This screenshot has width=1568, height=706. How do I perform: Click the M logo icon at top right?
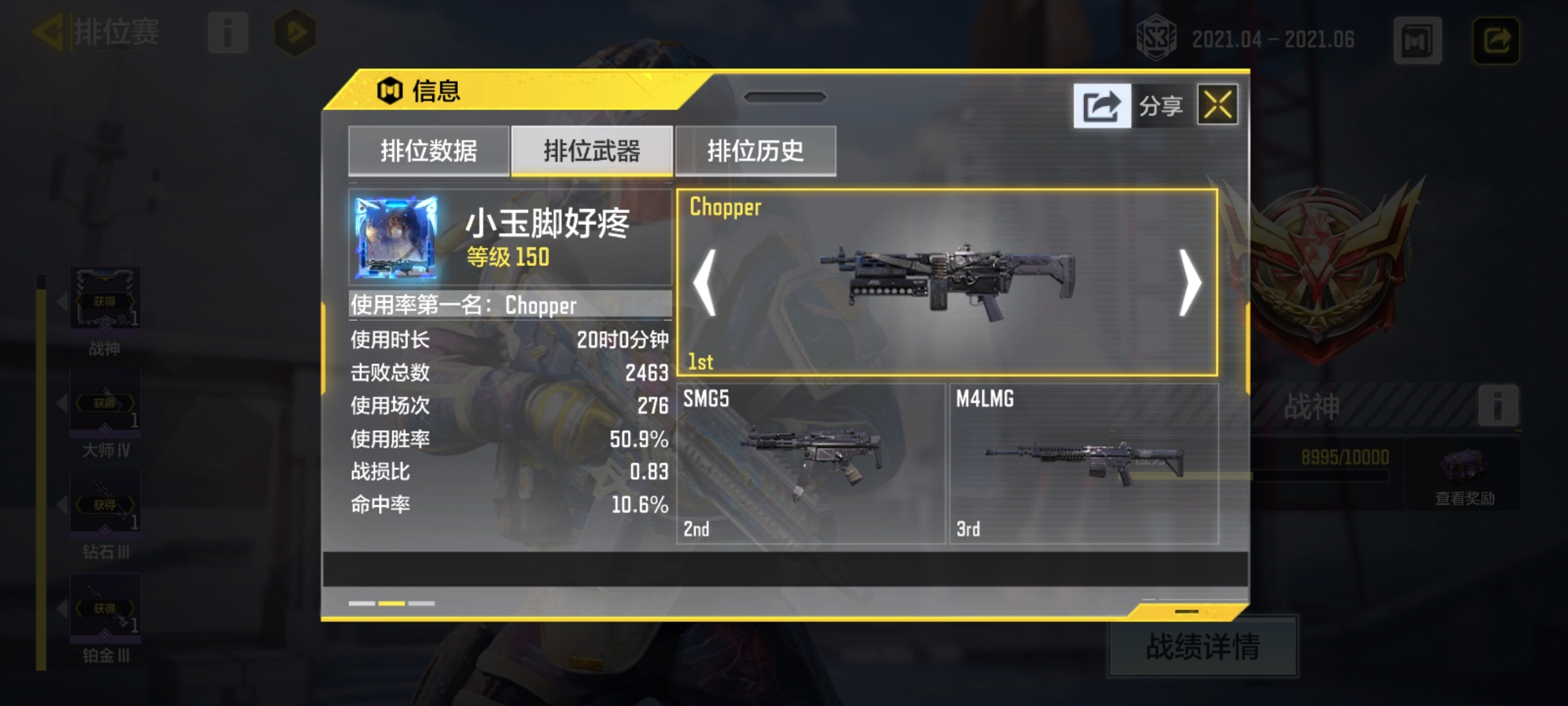click(1416, 39)
